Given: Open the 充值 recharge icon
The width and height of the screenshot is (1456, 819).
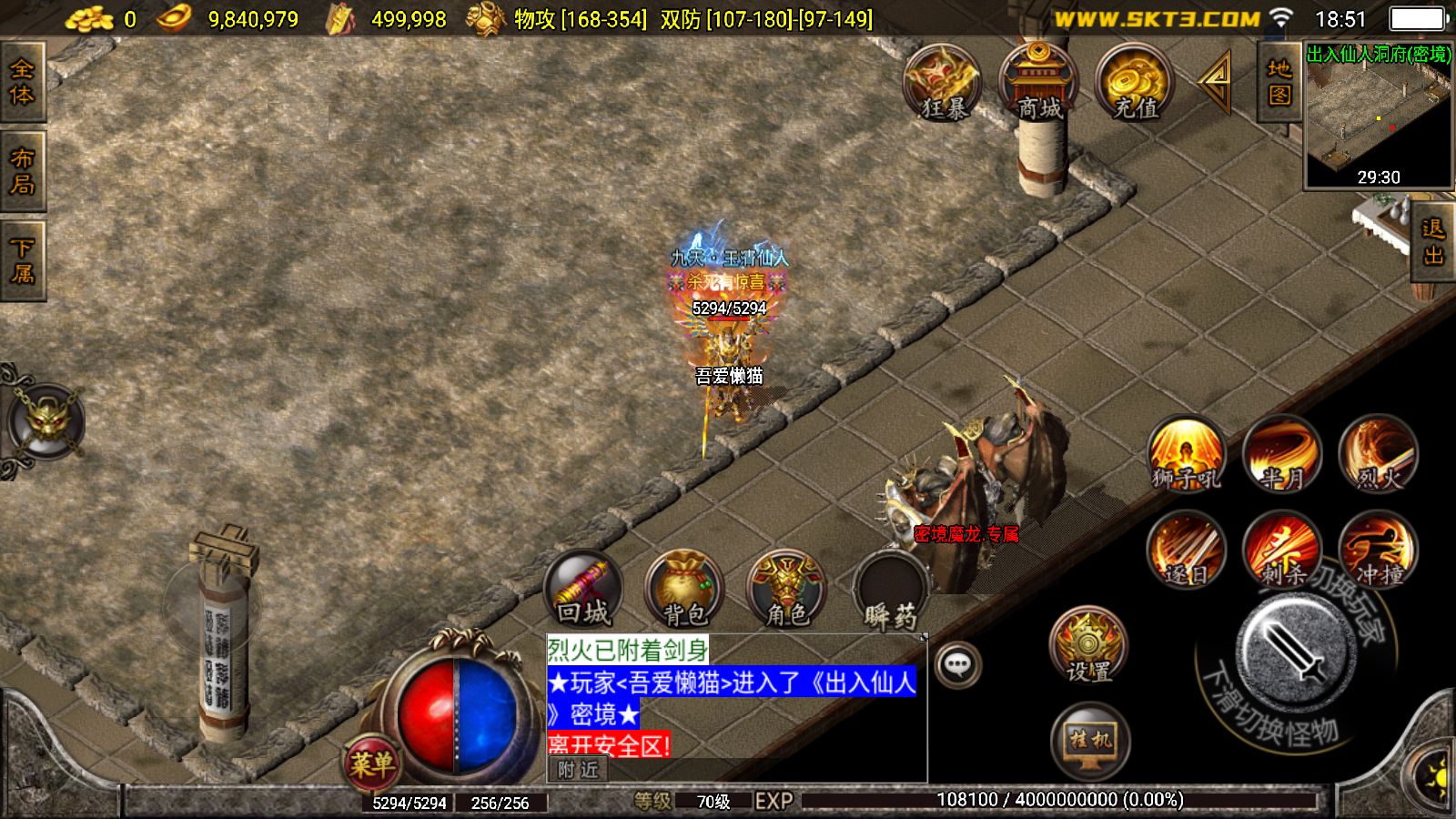Looking at the screenshot, I should 1135,83.
